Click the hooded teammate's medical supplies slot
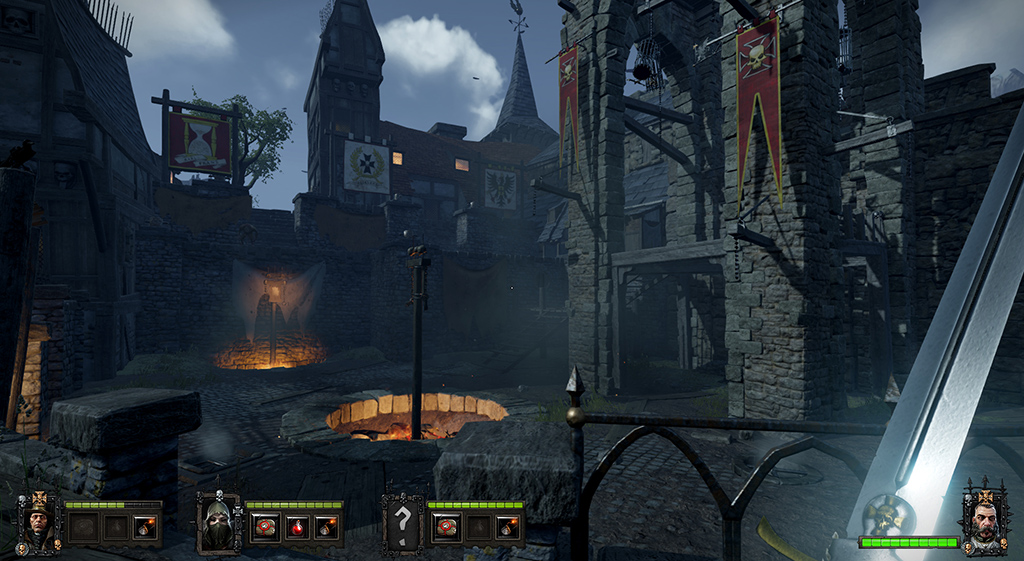Viewport: 1024px width, 561px height. pyautogui.click(x=264, y=527)
